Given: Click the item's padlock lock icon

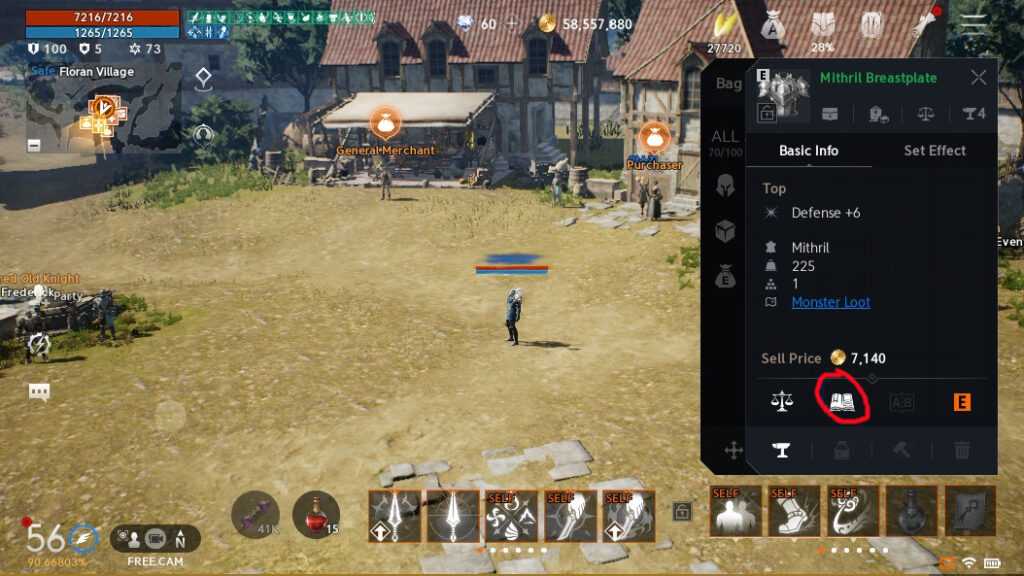Looking at the screenshot, I should (767, 113).
